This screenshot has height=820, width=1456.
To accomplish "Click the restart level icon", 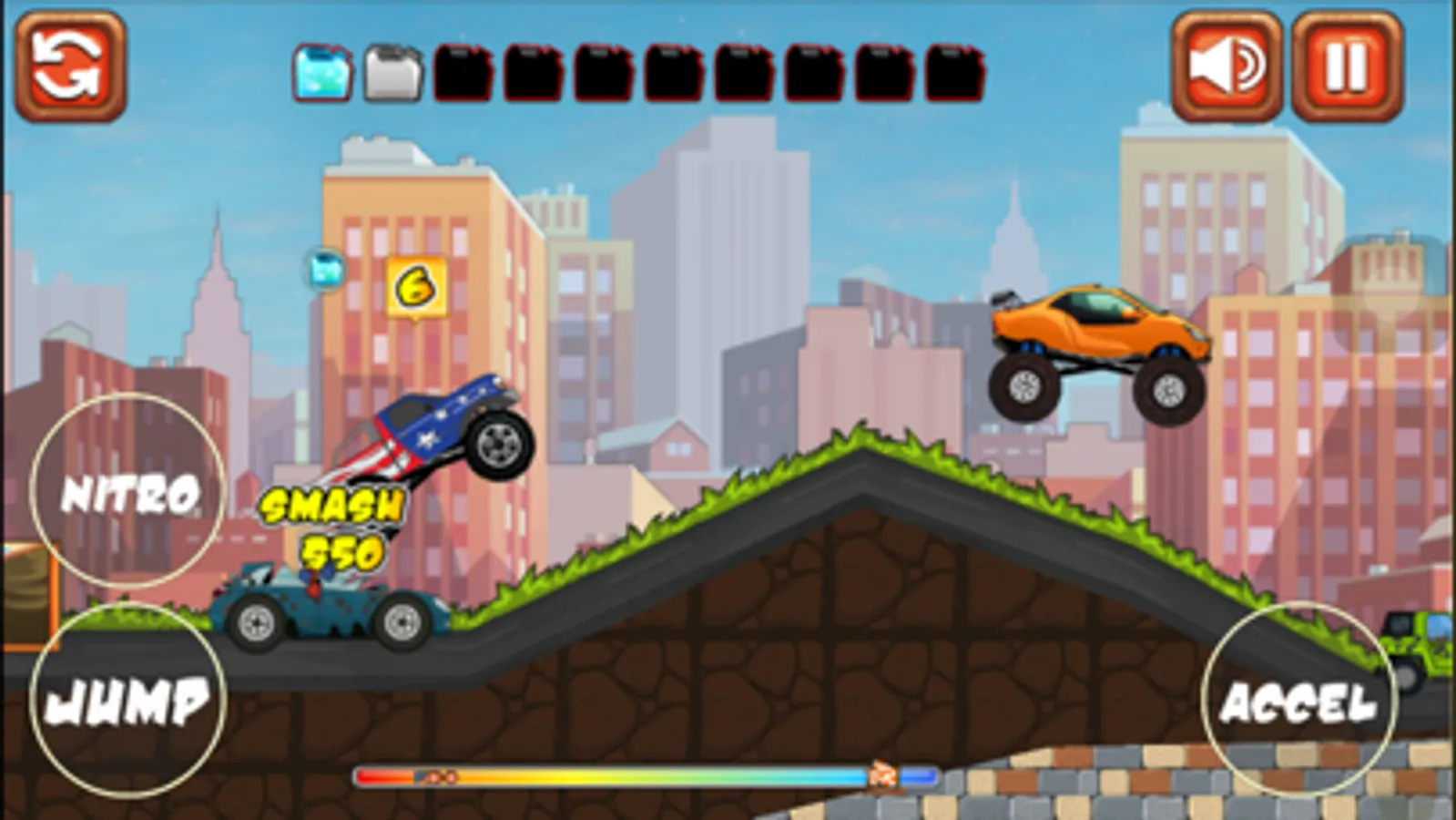I will click(x=73, y=64).
